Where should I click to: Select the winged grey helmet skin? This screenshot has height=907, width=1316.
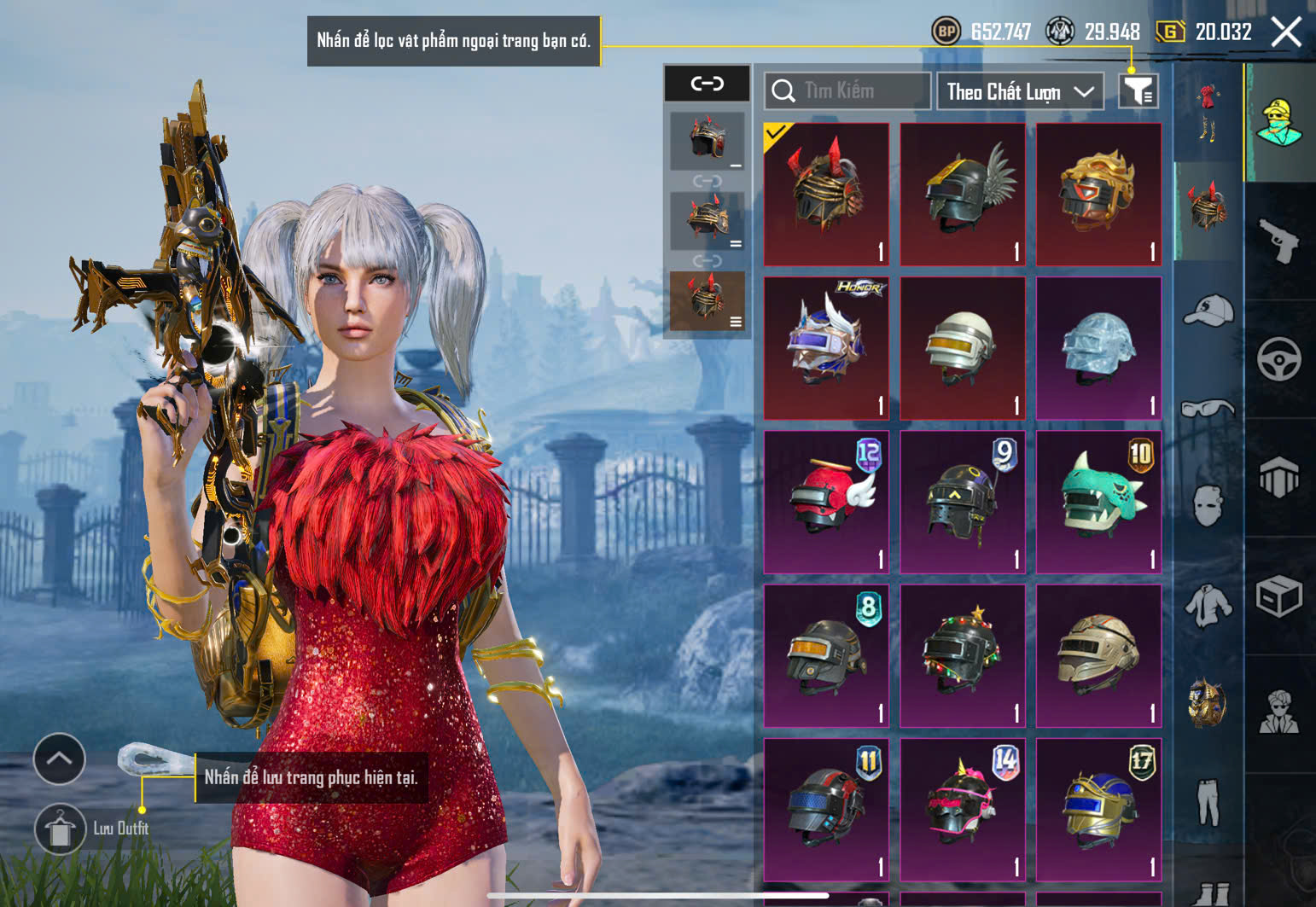pyautogui.click(x=963, y=195)
